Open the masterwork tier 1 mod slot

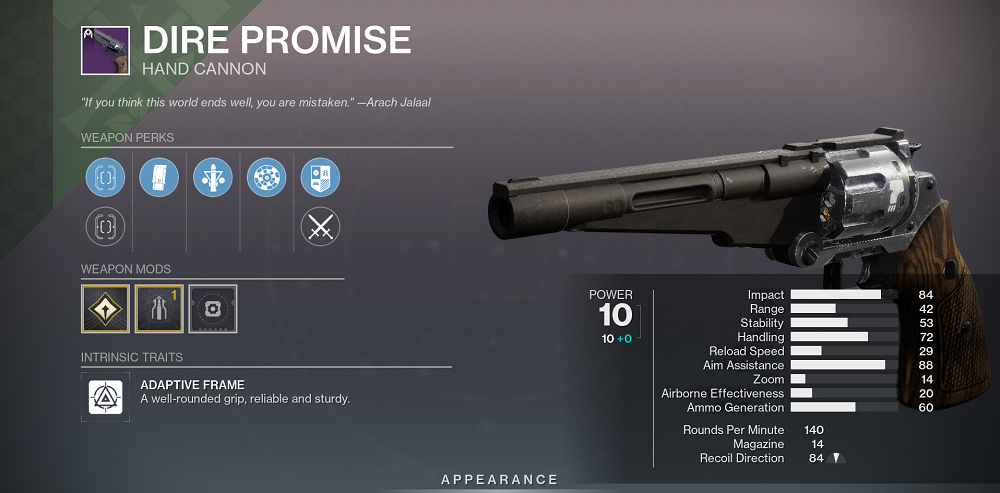159,308
